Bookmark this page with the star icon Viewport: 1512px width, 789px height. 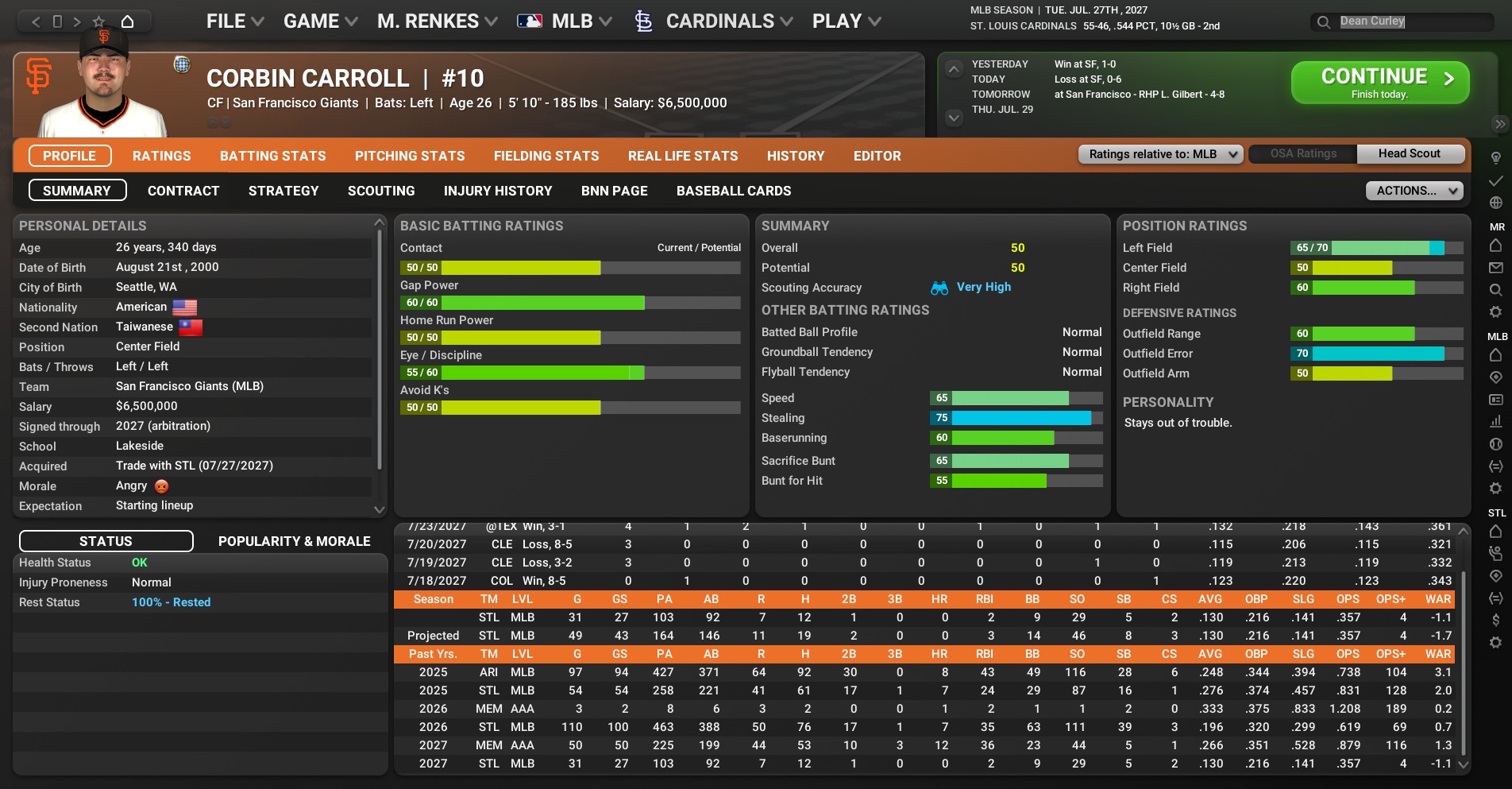[98, 21]
